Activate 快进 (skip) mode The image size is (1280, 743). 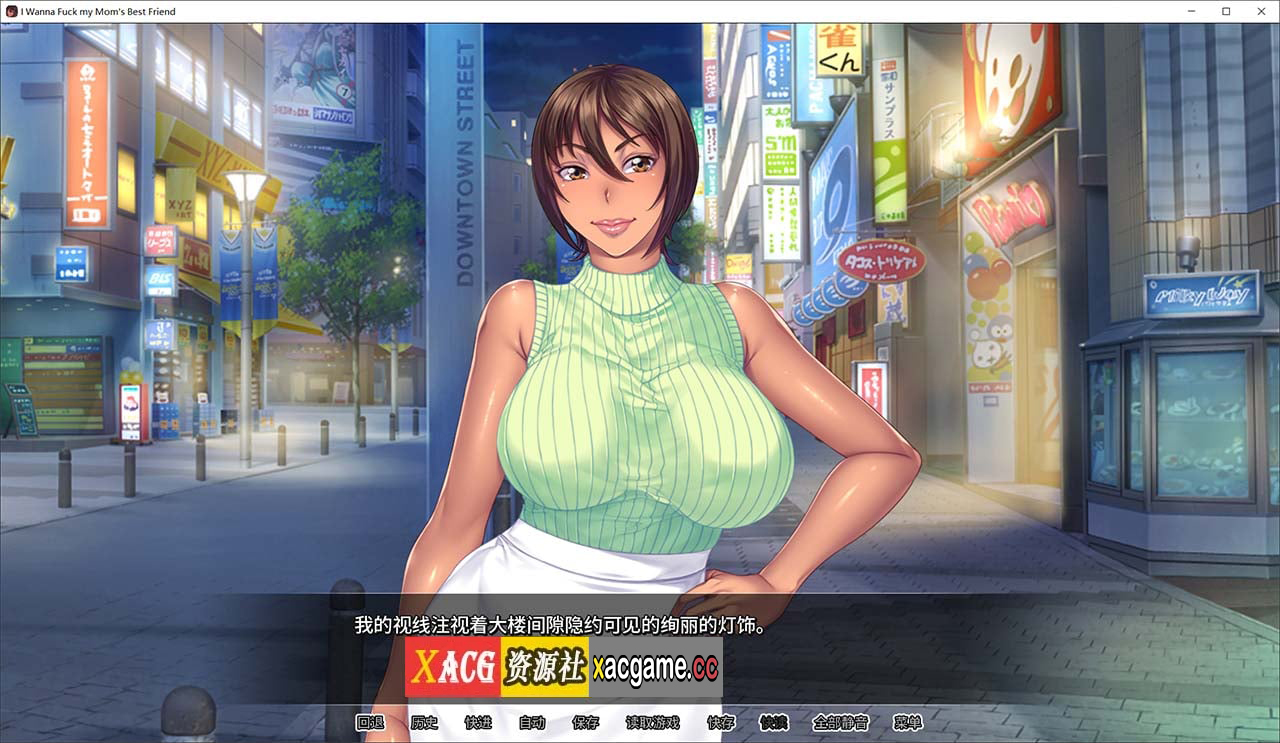coord(478,723)
